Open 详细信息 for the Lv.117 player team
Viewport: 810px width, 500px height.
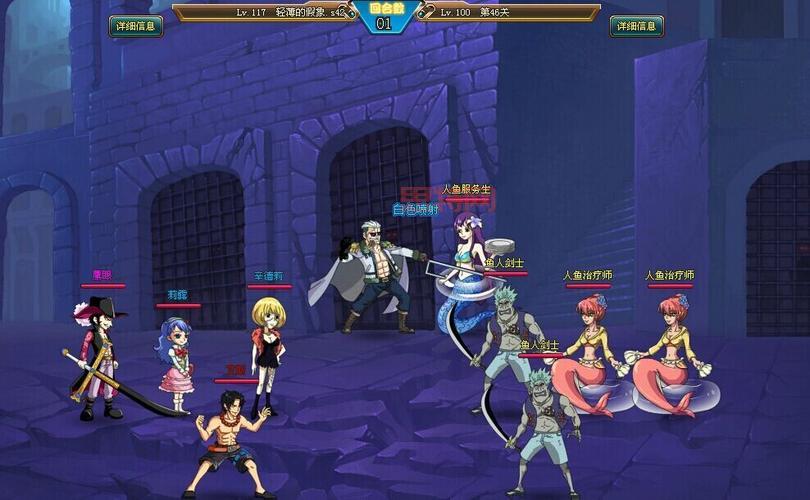pyautogui.click(x=136, y=26)
